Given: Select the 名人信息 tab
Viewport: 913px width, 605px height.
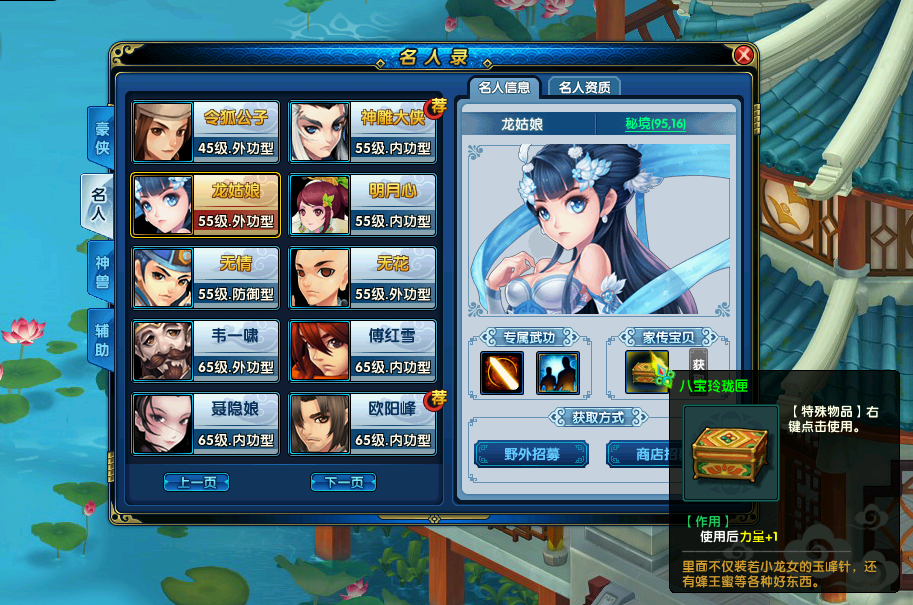Looking at the screenshot, I should [x=505, y=87].
